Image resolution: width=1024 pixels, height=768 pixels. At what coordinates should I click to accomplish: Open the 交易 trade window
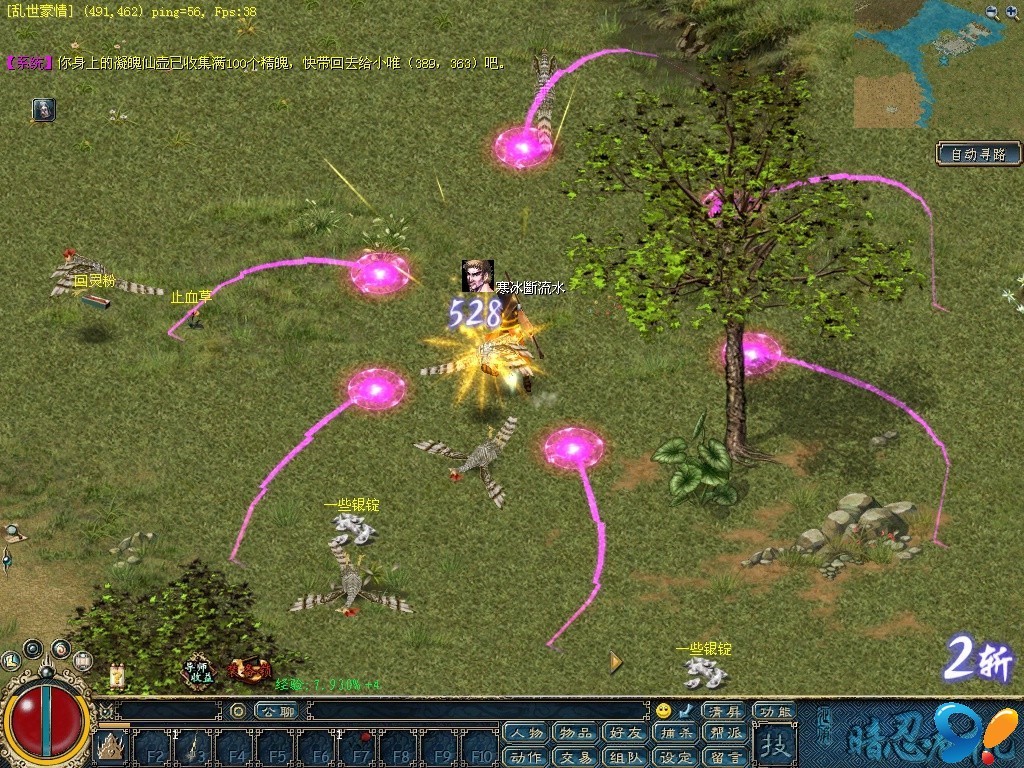tap(575, 757)
